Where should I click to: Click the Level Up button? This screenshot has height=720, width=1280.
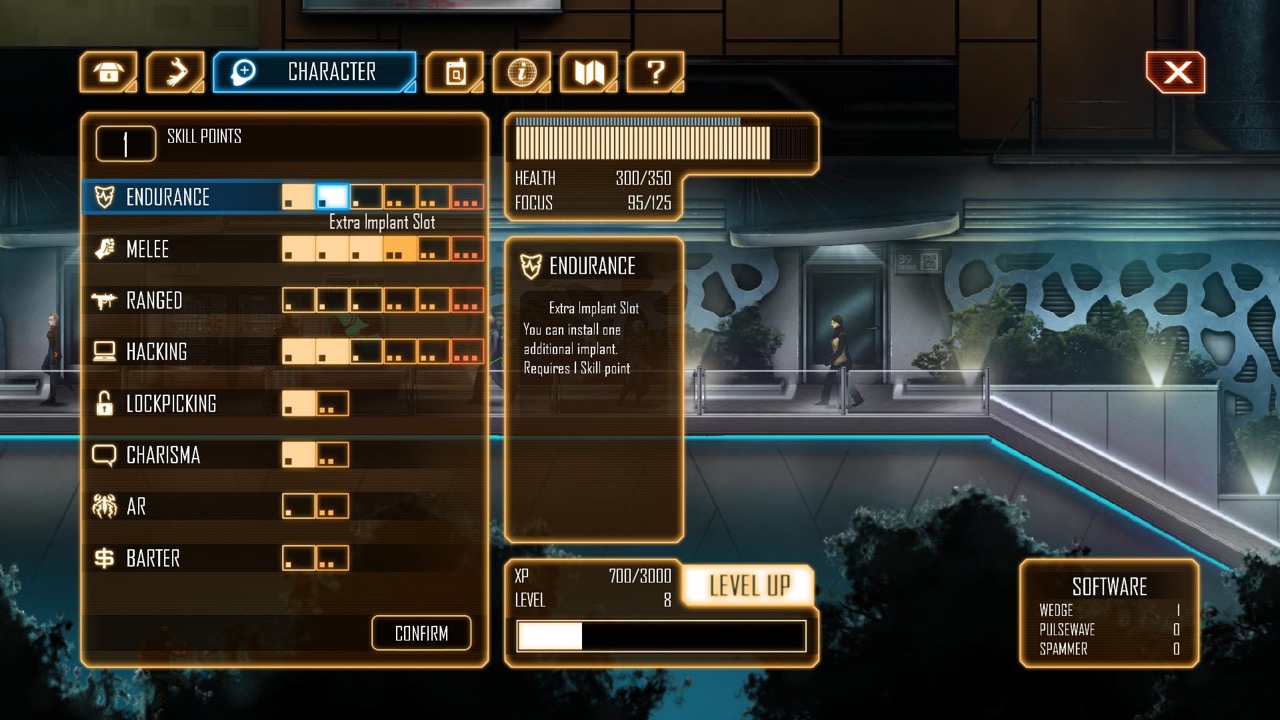749,586
